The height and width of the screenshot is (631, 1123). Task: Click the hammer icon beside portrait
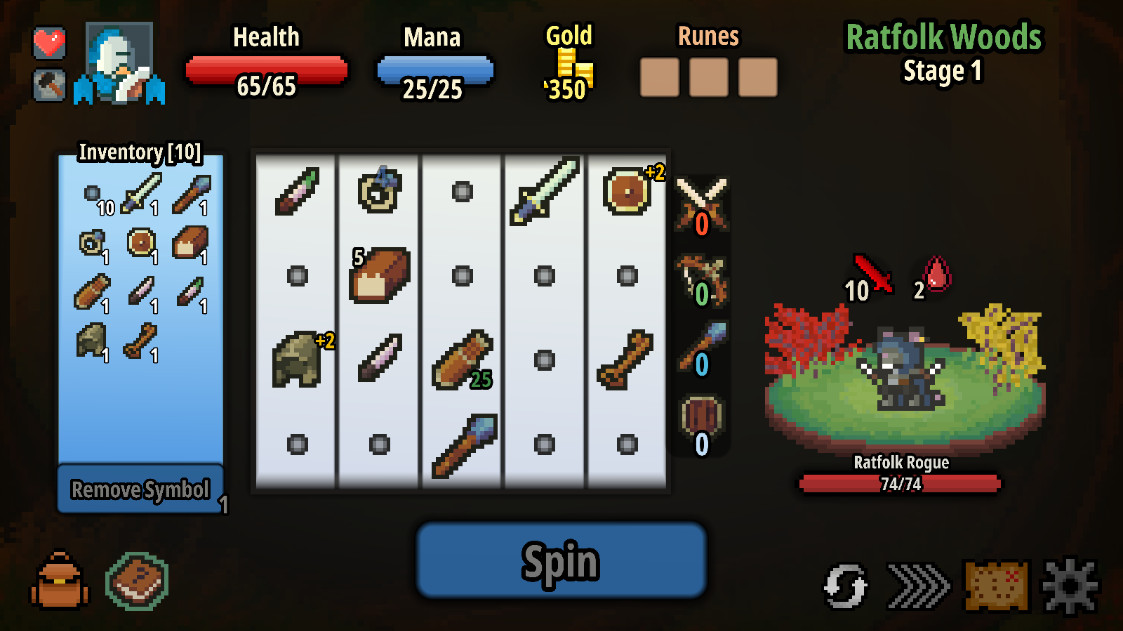(50, 85)
